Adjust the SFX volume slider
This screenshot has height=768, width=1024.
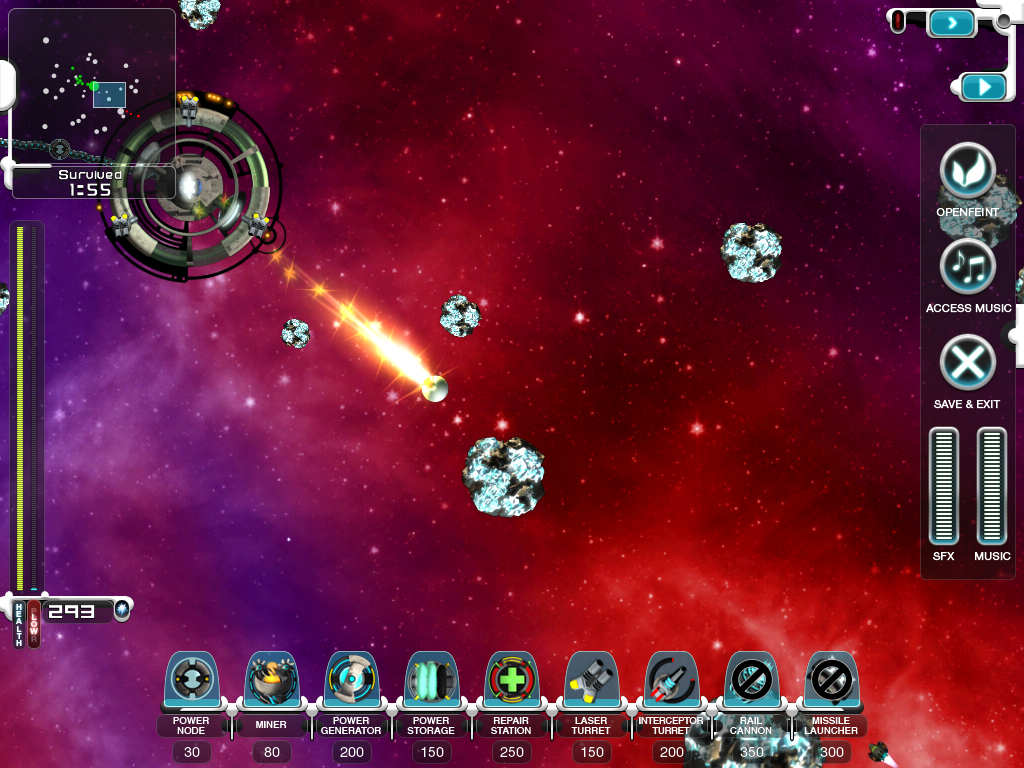pyautogui.click(x=944, y=486)
